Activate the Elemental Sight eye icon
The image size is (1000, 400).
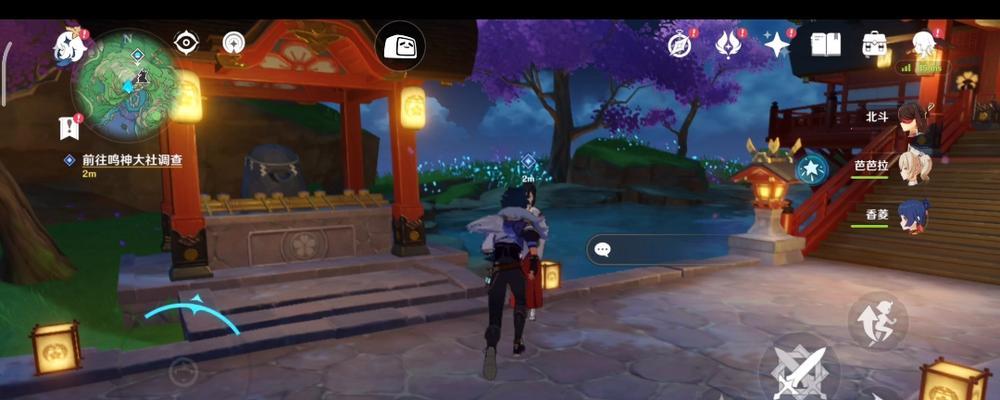pyautogui.click(x=186, y=42)
